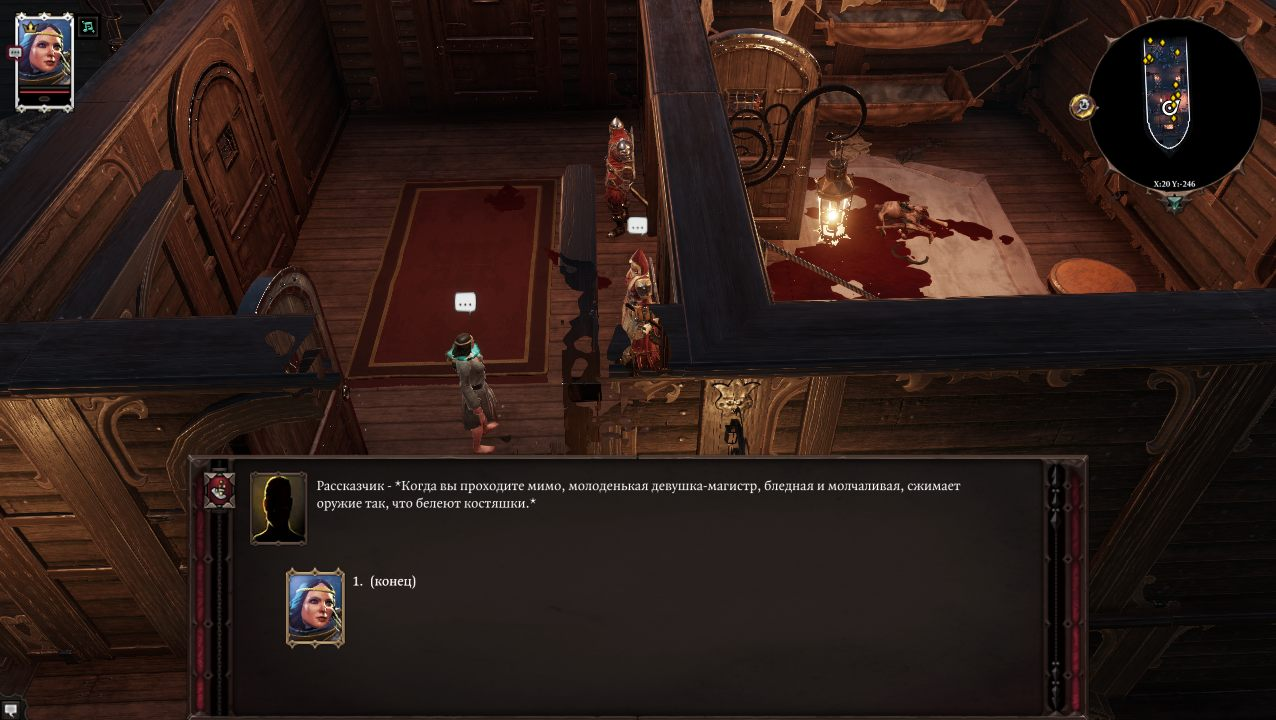This screenshot has height=720, width=1276.
Task: Click the teal music note status icon
Action: click(x=88, y=27)
